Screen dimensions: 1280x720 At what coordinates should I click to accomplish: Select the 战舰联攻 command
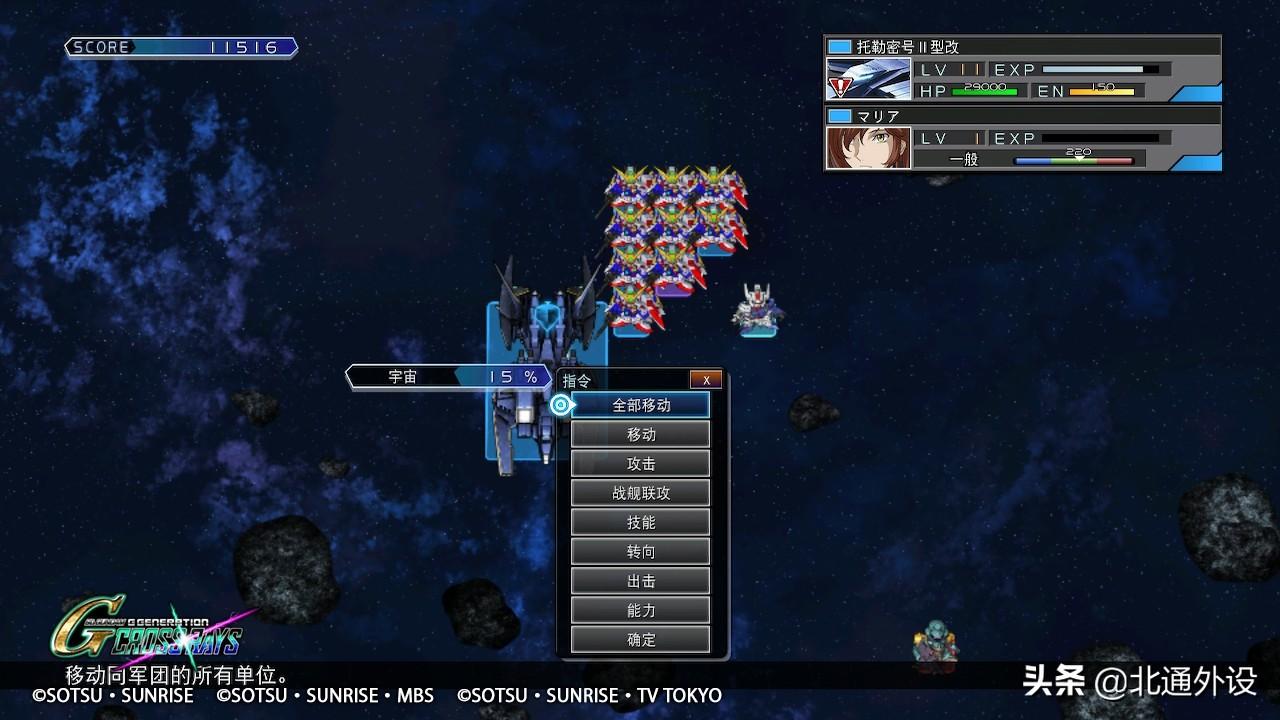[x=641, y=493]
